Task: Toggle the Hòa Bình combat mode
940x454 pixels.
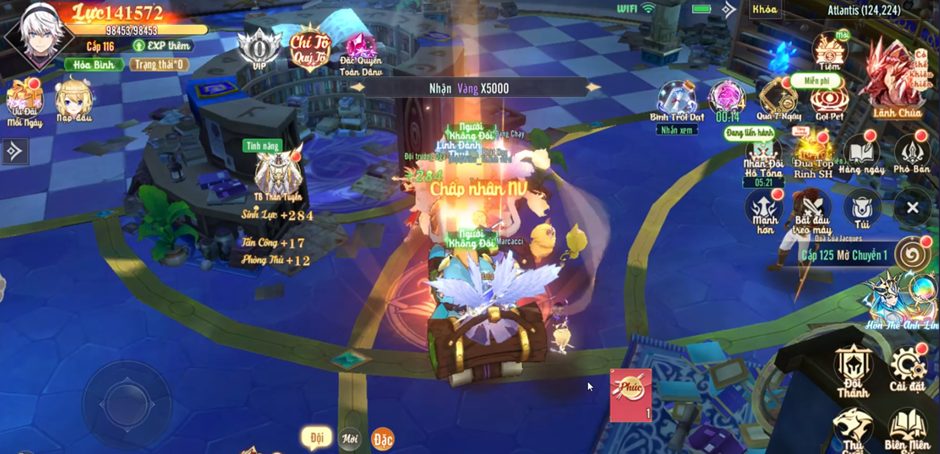Action: (94, 65)
